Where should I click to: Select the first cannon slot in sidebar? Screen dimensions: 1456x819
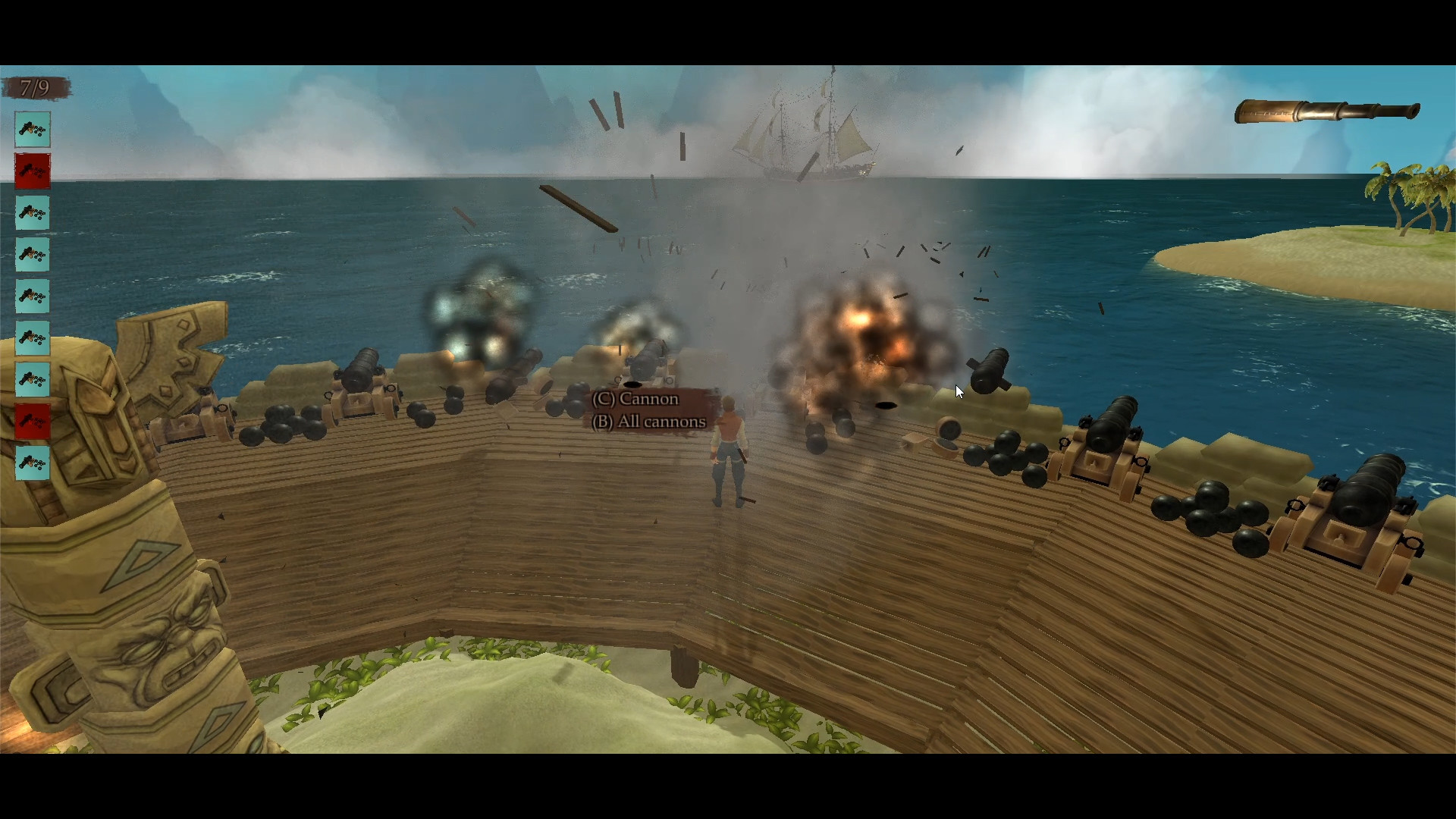tap(32, 130)
